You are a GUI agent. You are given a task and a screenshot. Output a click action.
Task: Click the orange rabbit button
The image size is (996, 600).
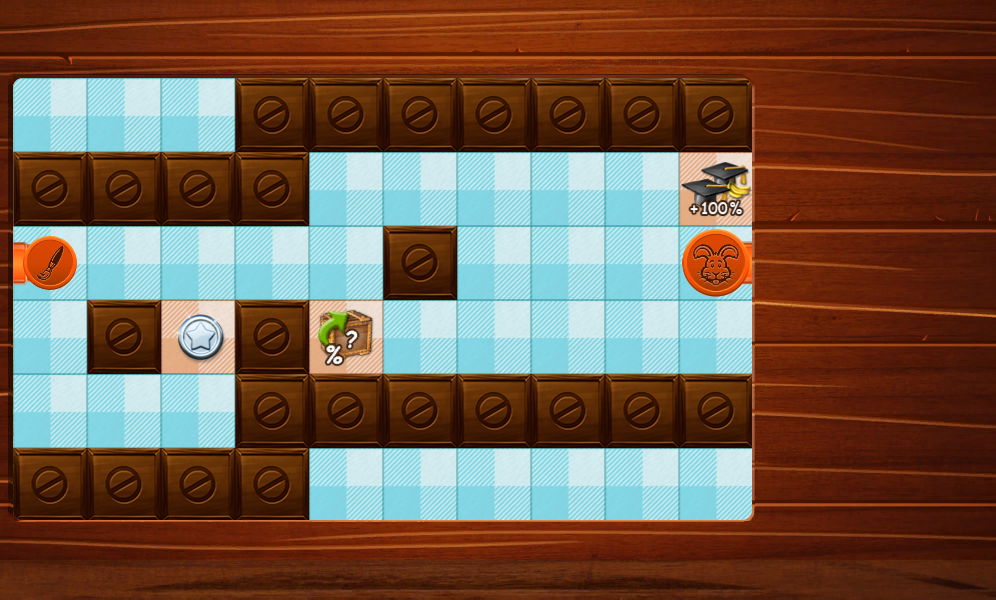click(x=715, y=263)
